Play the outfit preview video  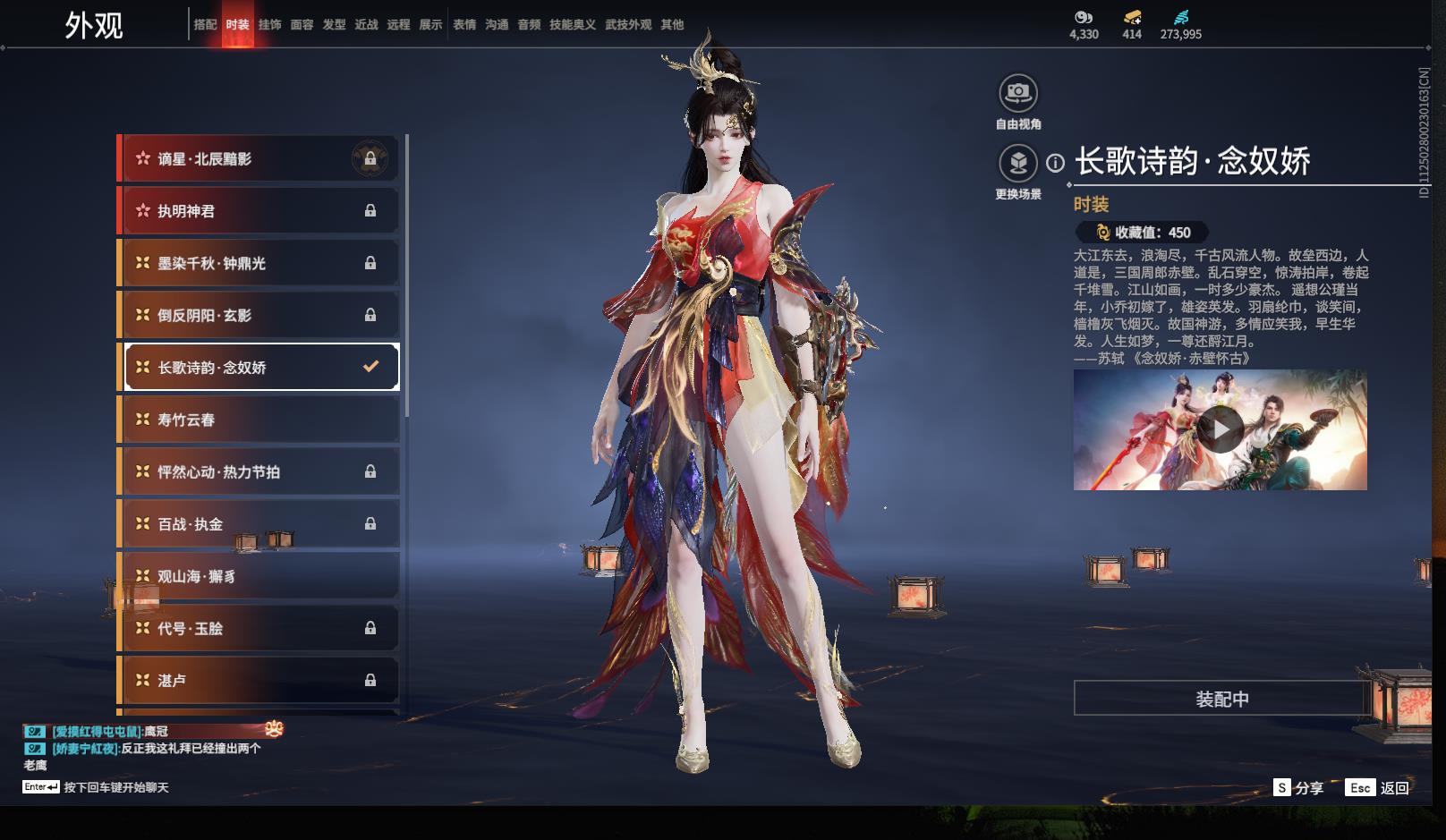[x=1220, y=430]
